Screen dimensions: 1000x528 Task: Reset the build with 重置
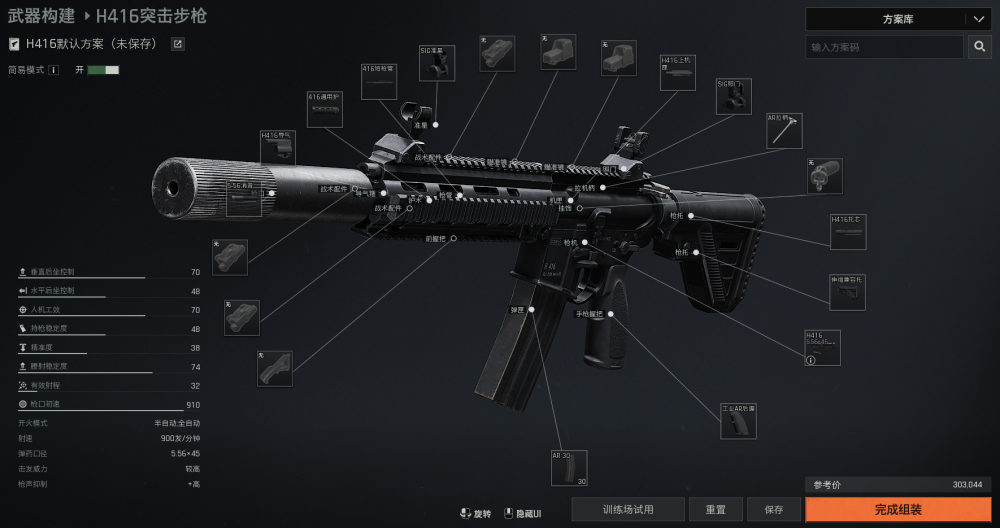click(x=716, y=509)
